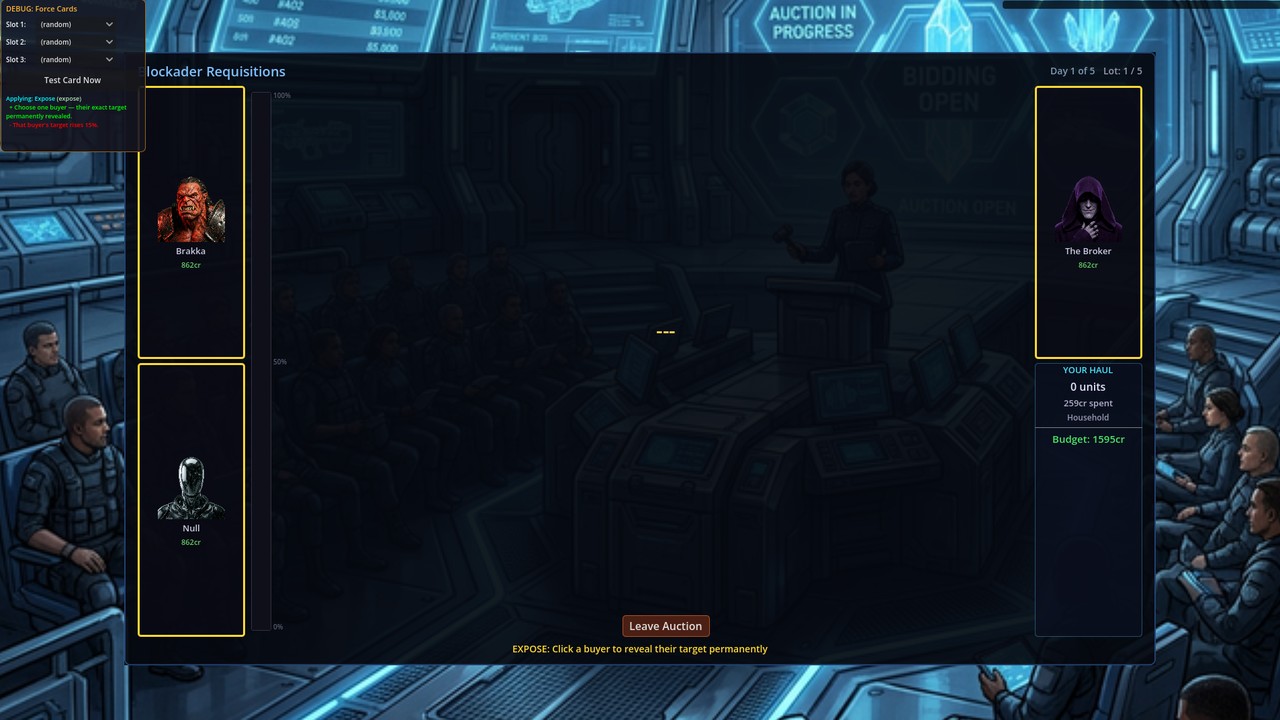This screenshot has width=1280, height=720.
Task: Click The Broker's 862cr amount
Action: 1087,265
